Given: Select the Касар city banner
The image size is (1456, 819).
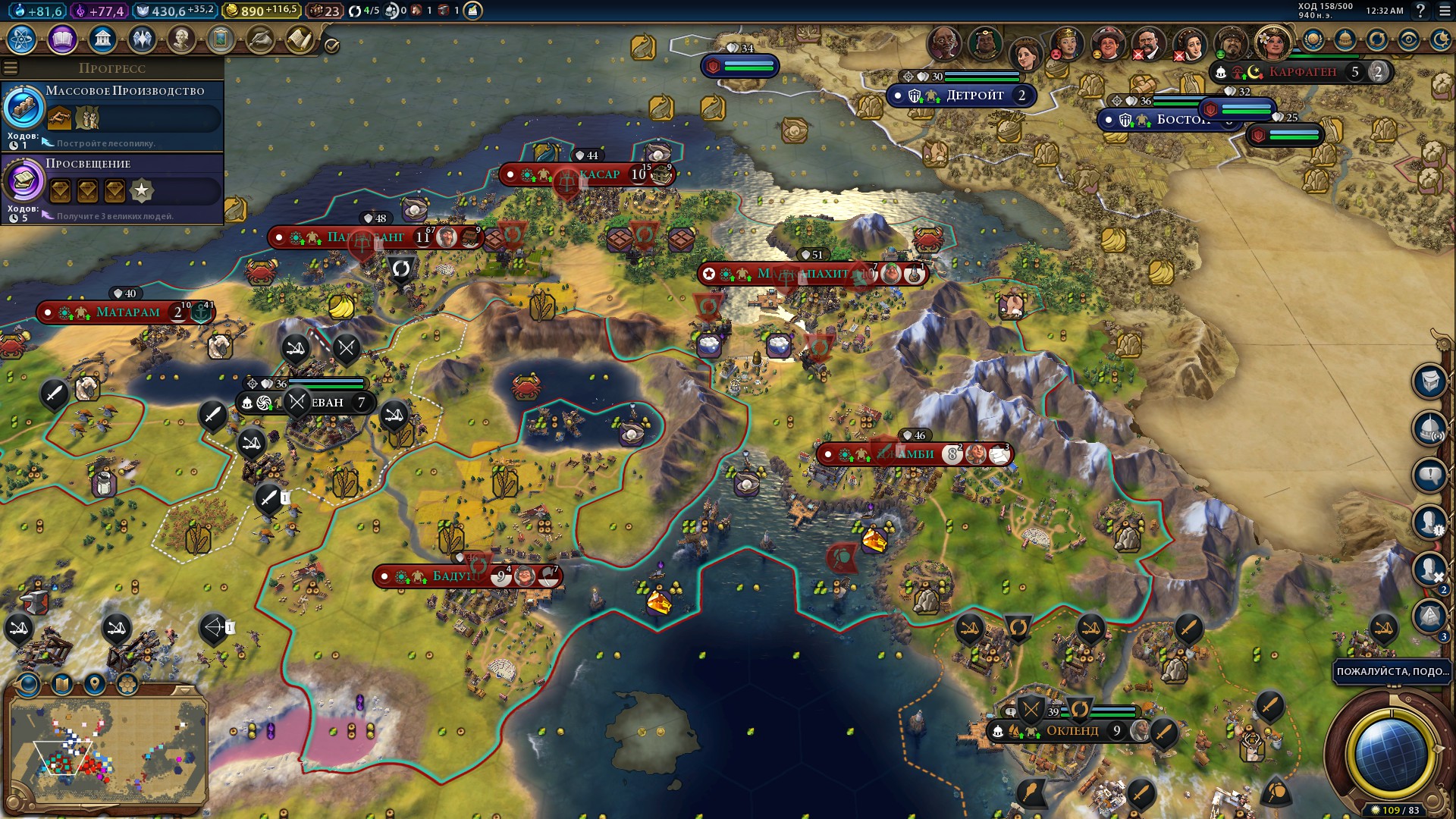Looking at the screenshot, I should pyautogui.click(x=599, y=174).
